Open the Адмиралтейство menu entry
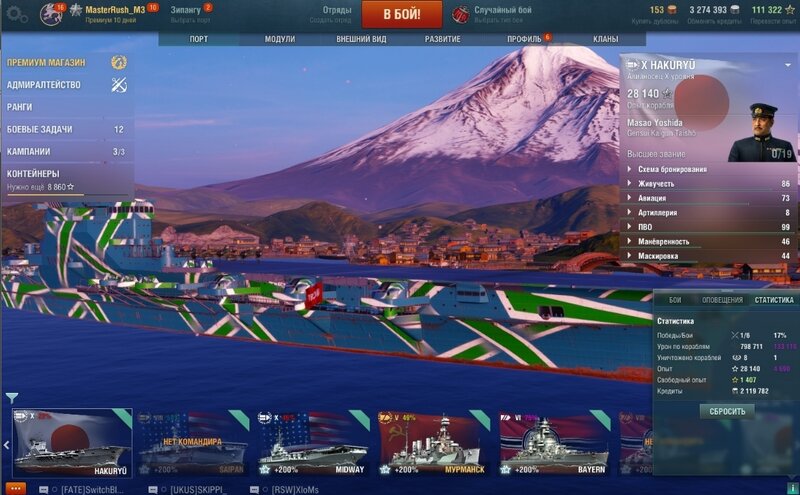 click(x=44, y=85)
